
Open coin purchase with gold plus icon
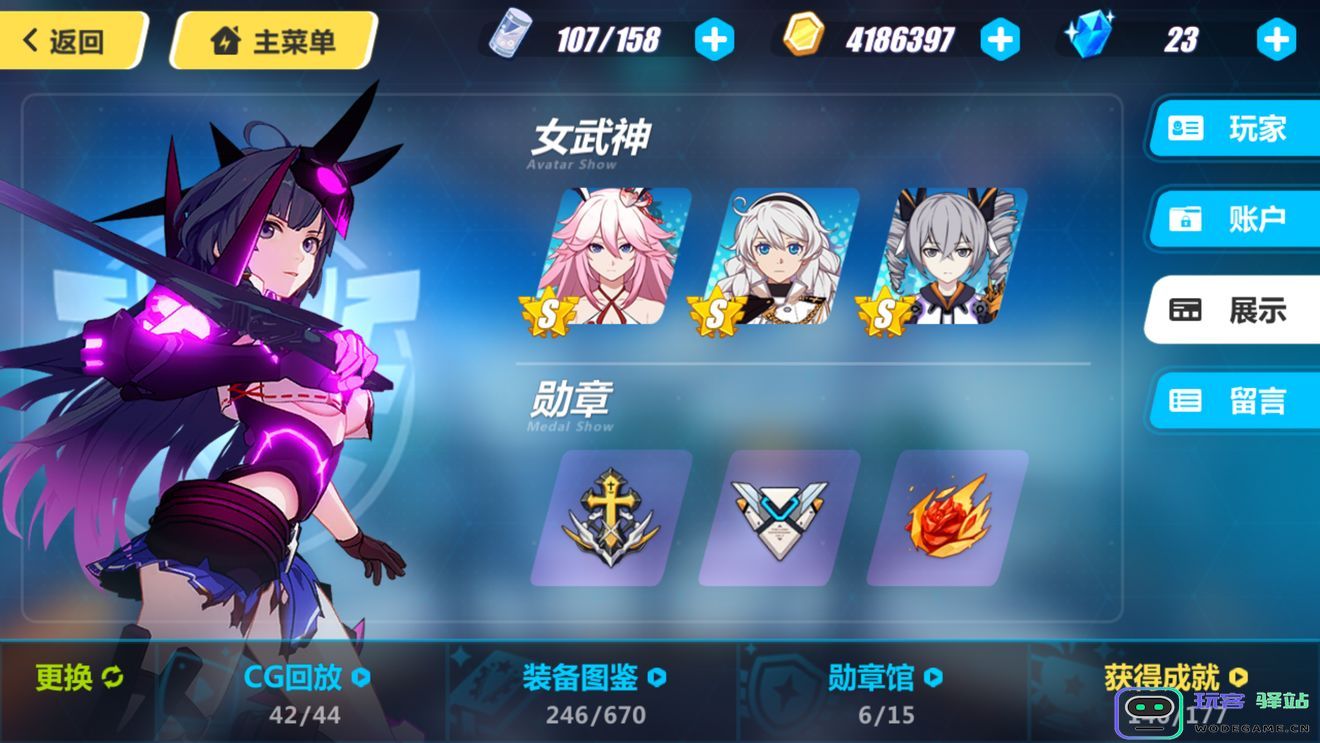click(x=1000, y=38)
